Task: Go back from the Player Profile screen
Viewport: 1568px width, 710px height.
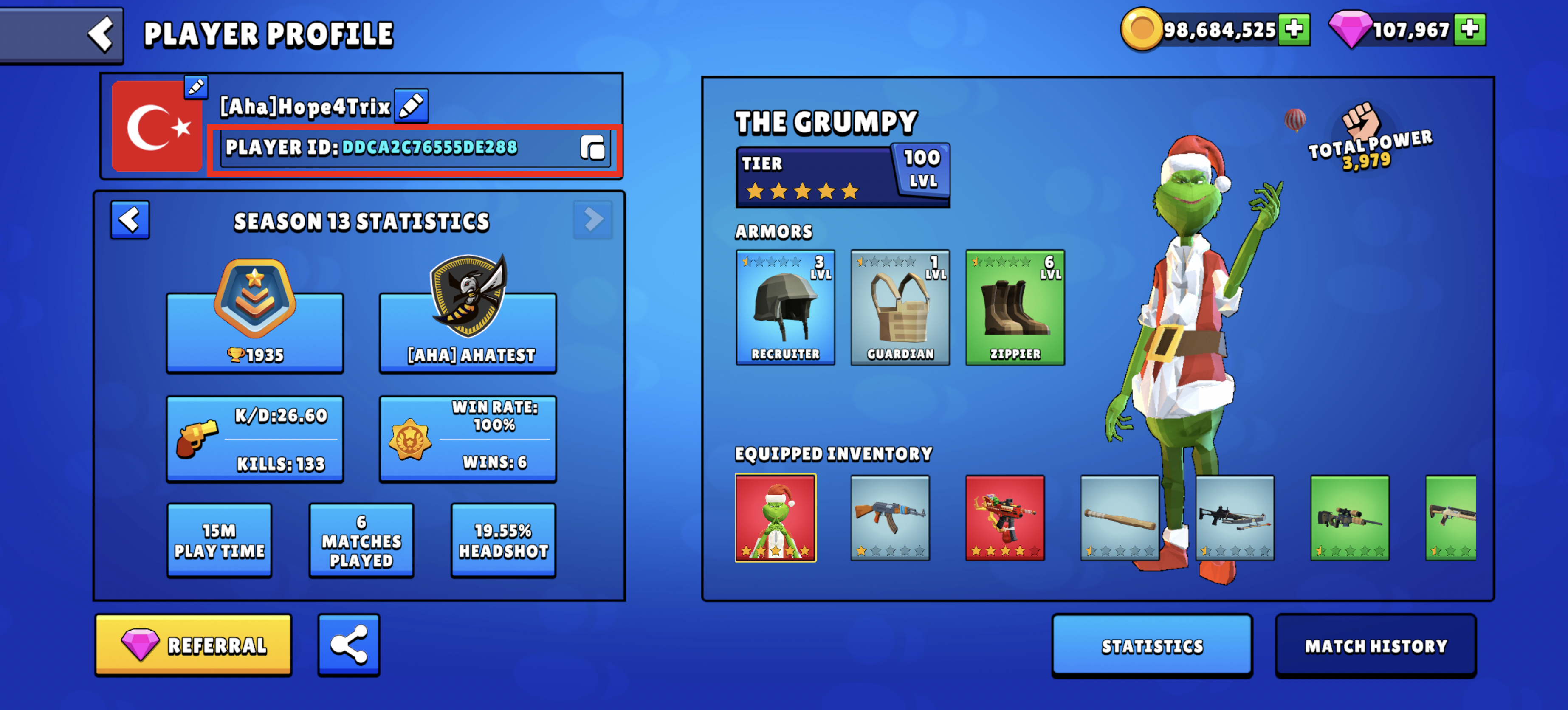Action: pyautogui.click(x=100, y=34)
